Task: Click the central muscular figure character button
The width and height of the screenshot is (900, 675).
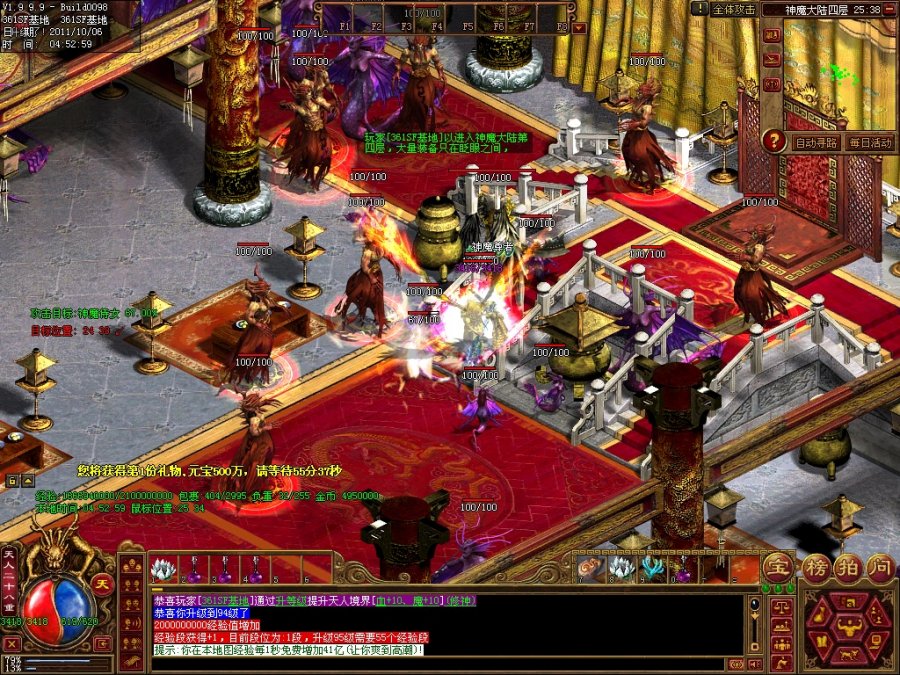Action: (849, 629)
